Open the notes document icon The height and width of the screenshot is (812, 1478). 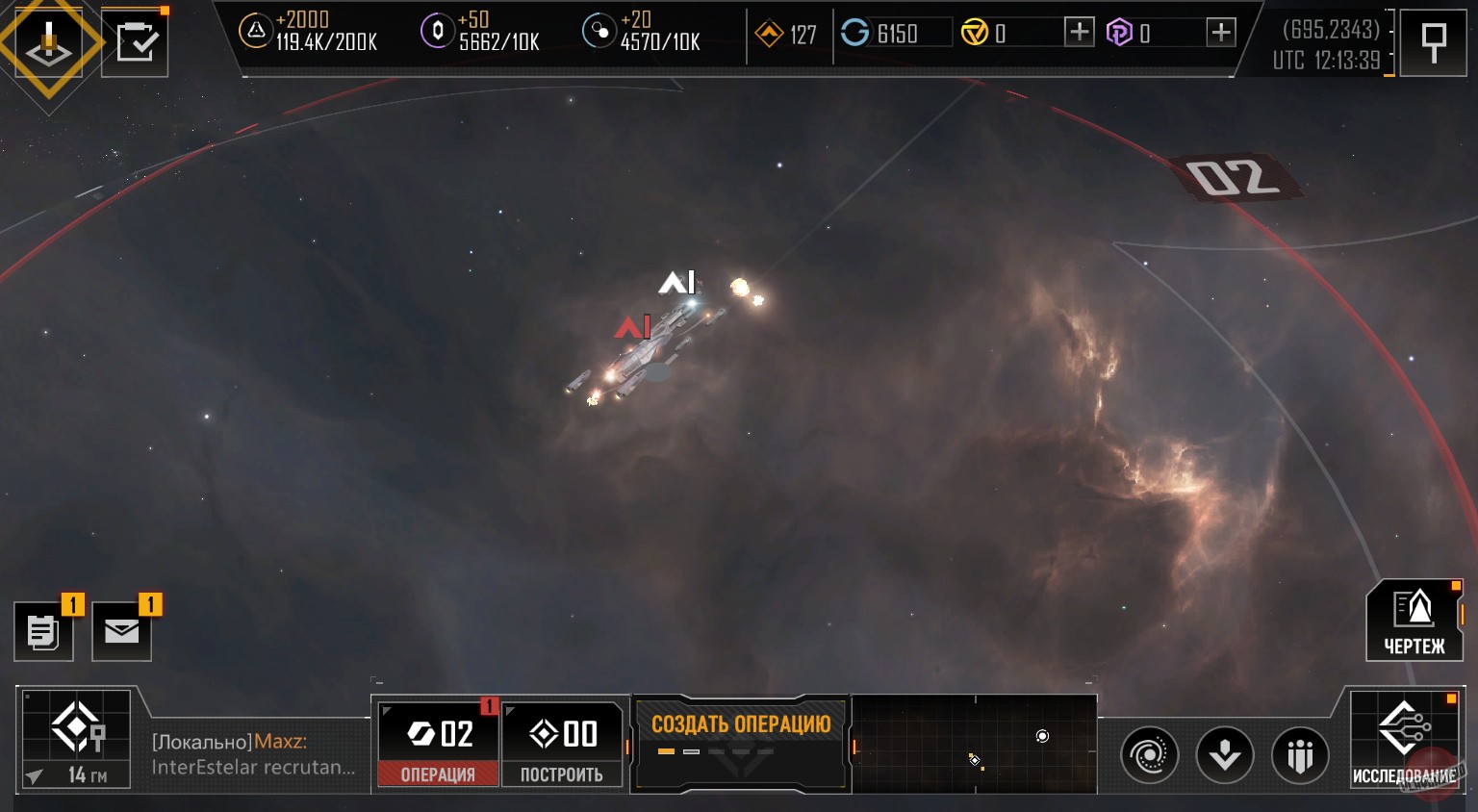tap(43, 632)
